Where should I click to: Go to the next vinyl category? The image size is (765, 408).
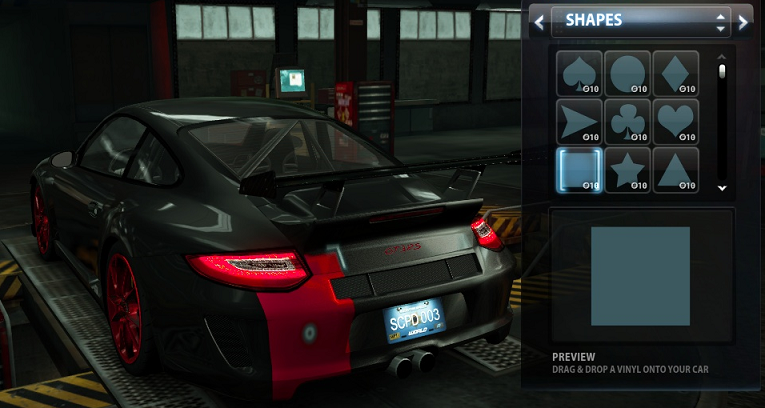point(743,20)
